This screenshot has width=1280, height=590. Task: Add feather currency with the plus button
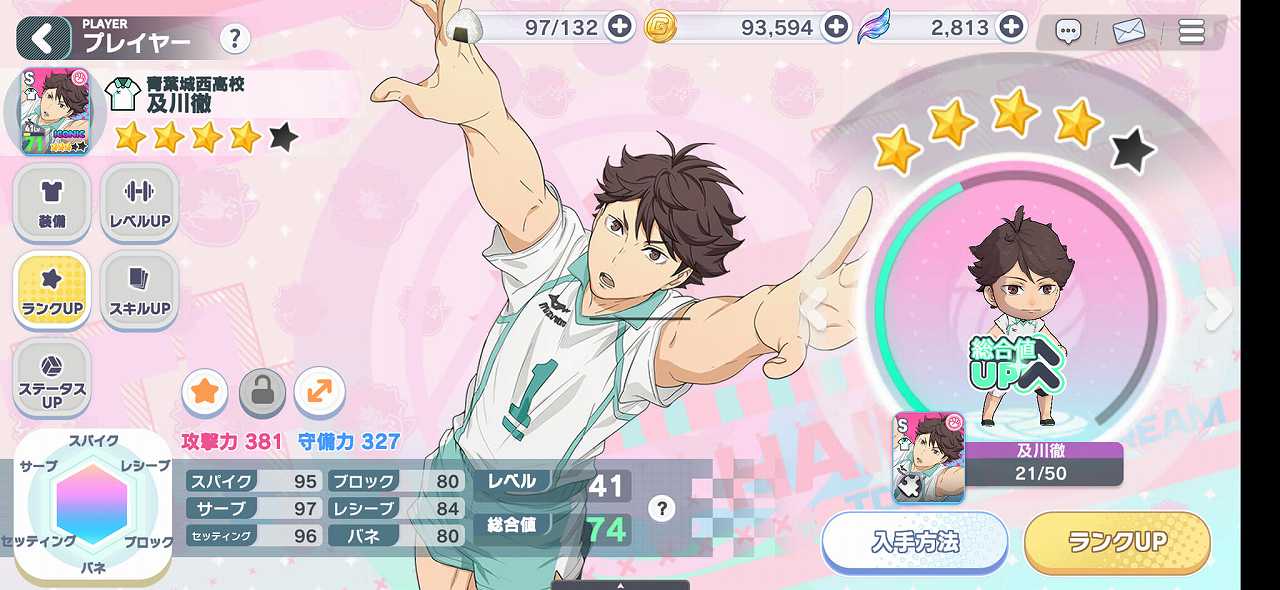click(x=1012, y=27)
